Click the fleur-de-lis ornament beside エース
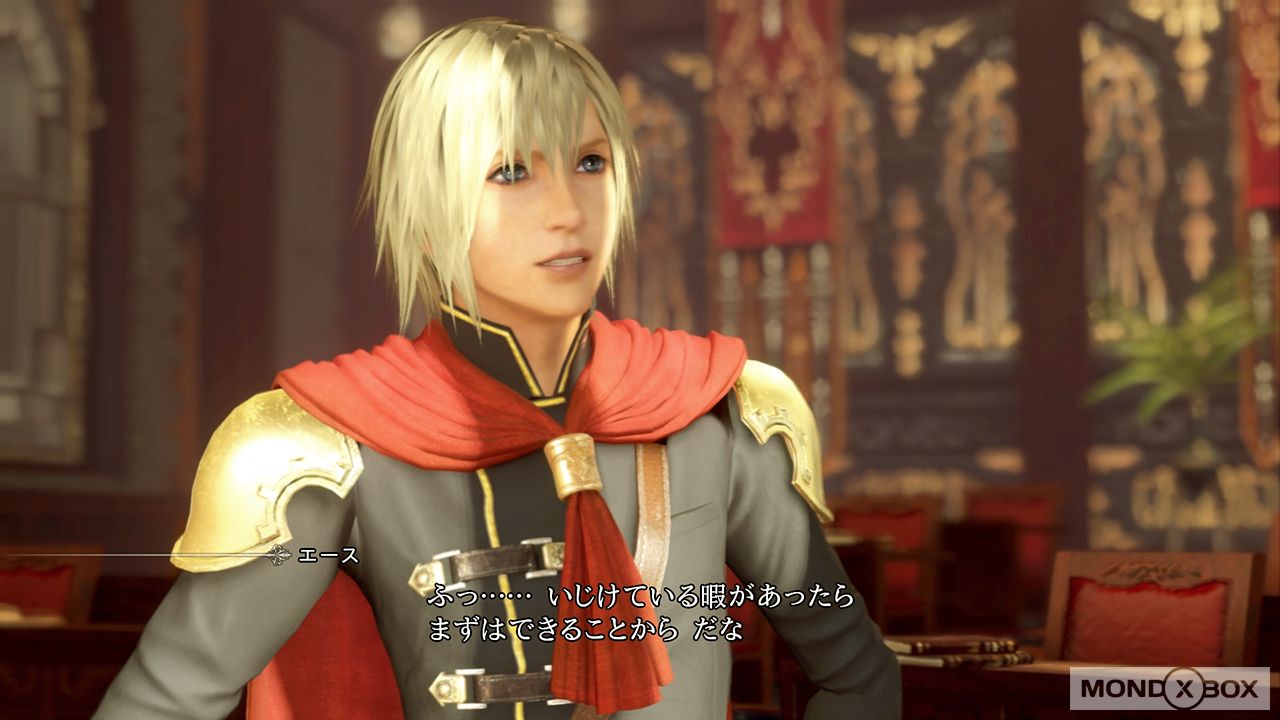Image resolution: width=1280 pixels, height=720 pixels. (x=277, y=556)
